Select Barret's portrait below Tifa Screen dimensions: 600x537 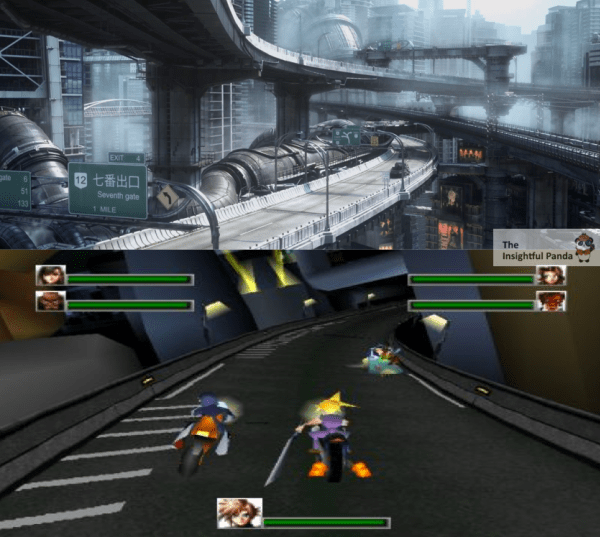pos(51,301)
